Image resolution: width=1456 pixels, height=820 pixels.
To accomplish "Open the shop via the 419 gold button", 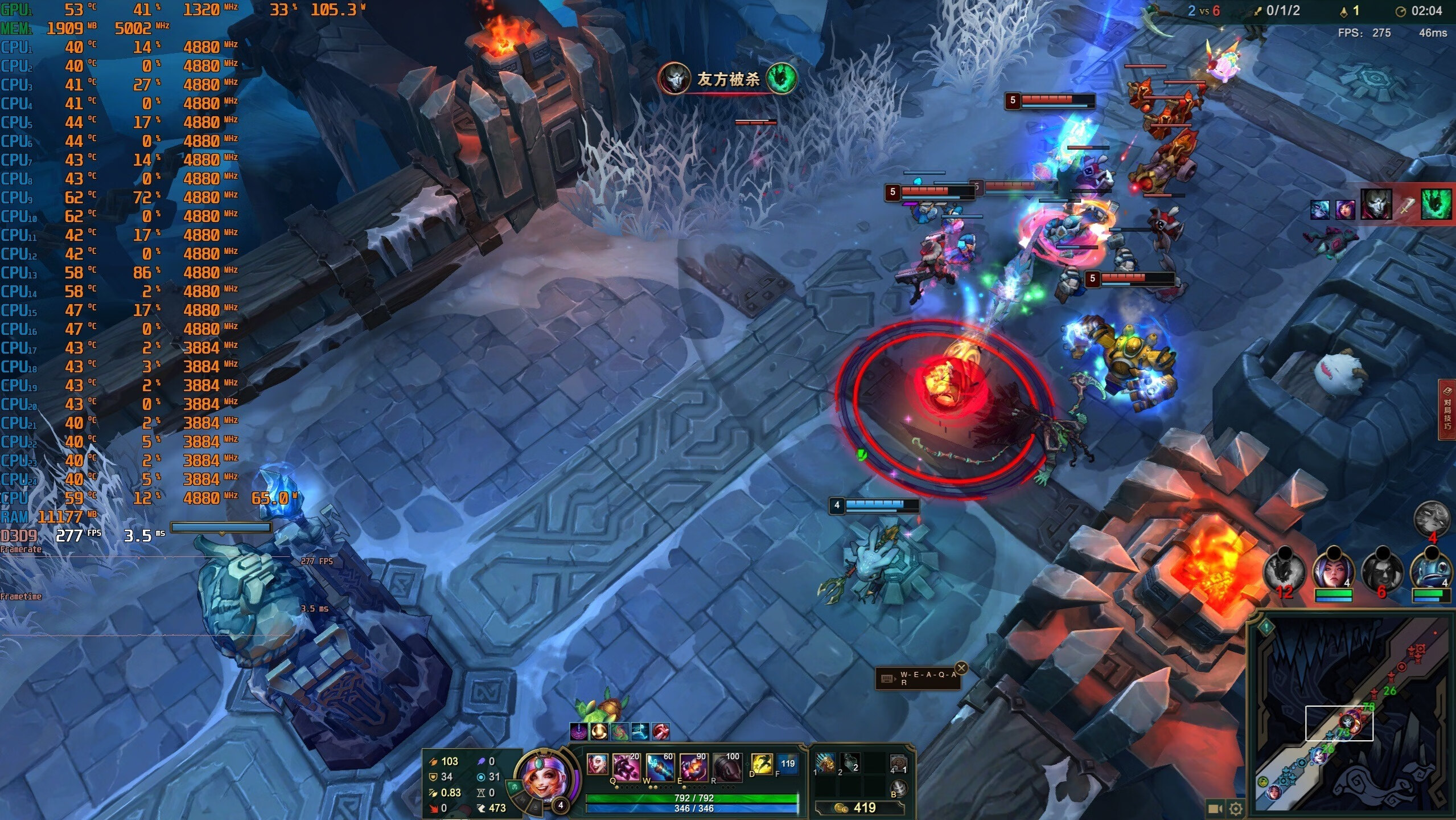I will (x=858, y=807).
